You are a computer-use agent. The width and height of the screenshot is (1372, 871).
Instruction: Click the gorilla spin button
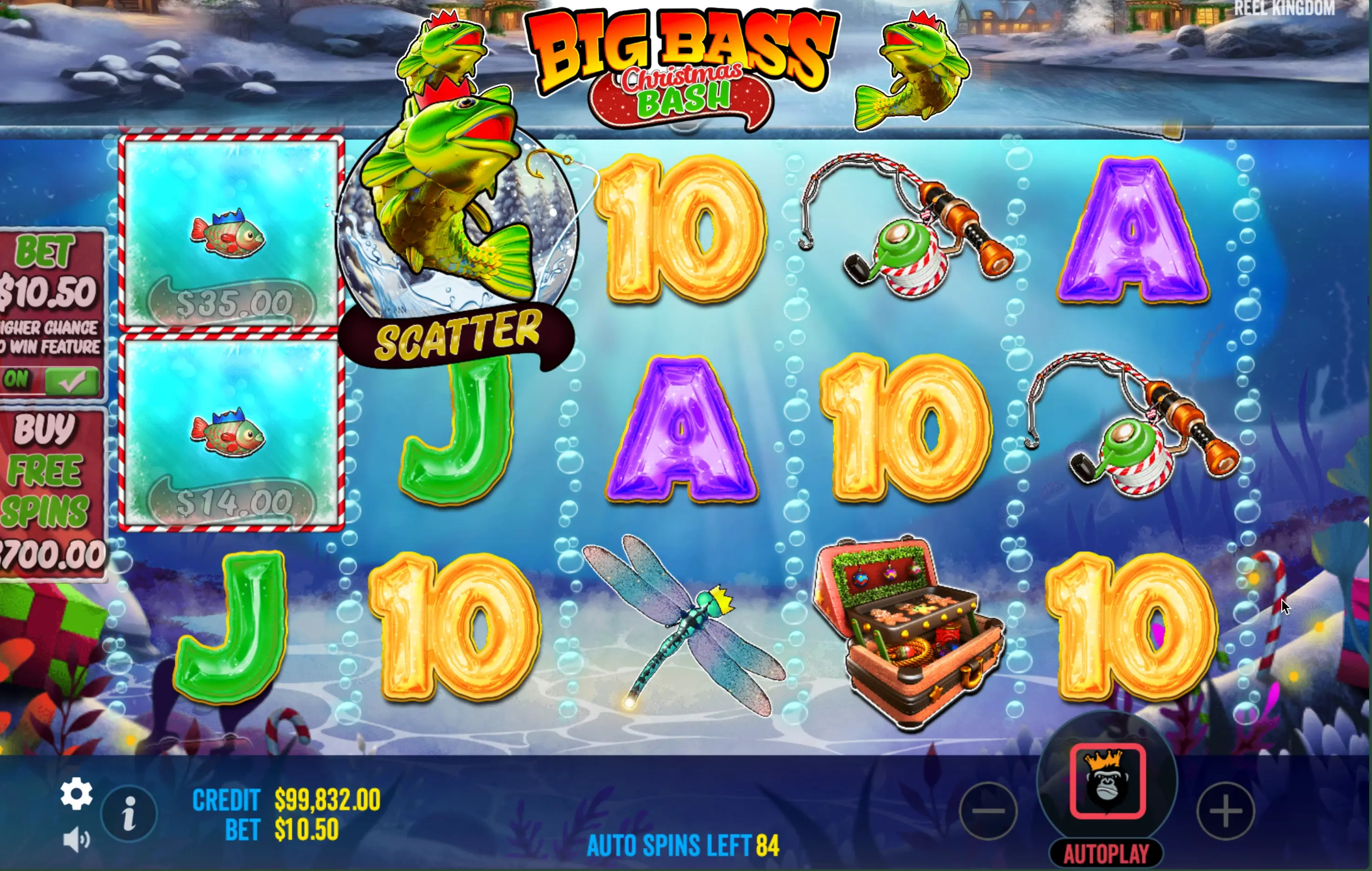pos(1107,781)
